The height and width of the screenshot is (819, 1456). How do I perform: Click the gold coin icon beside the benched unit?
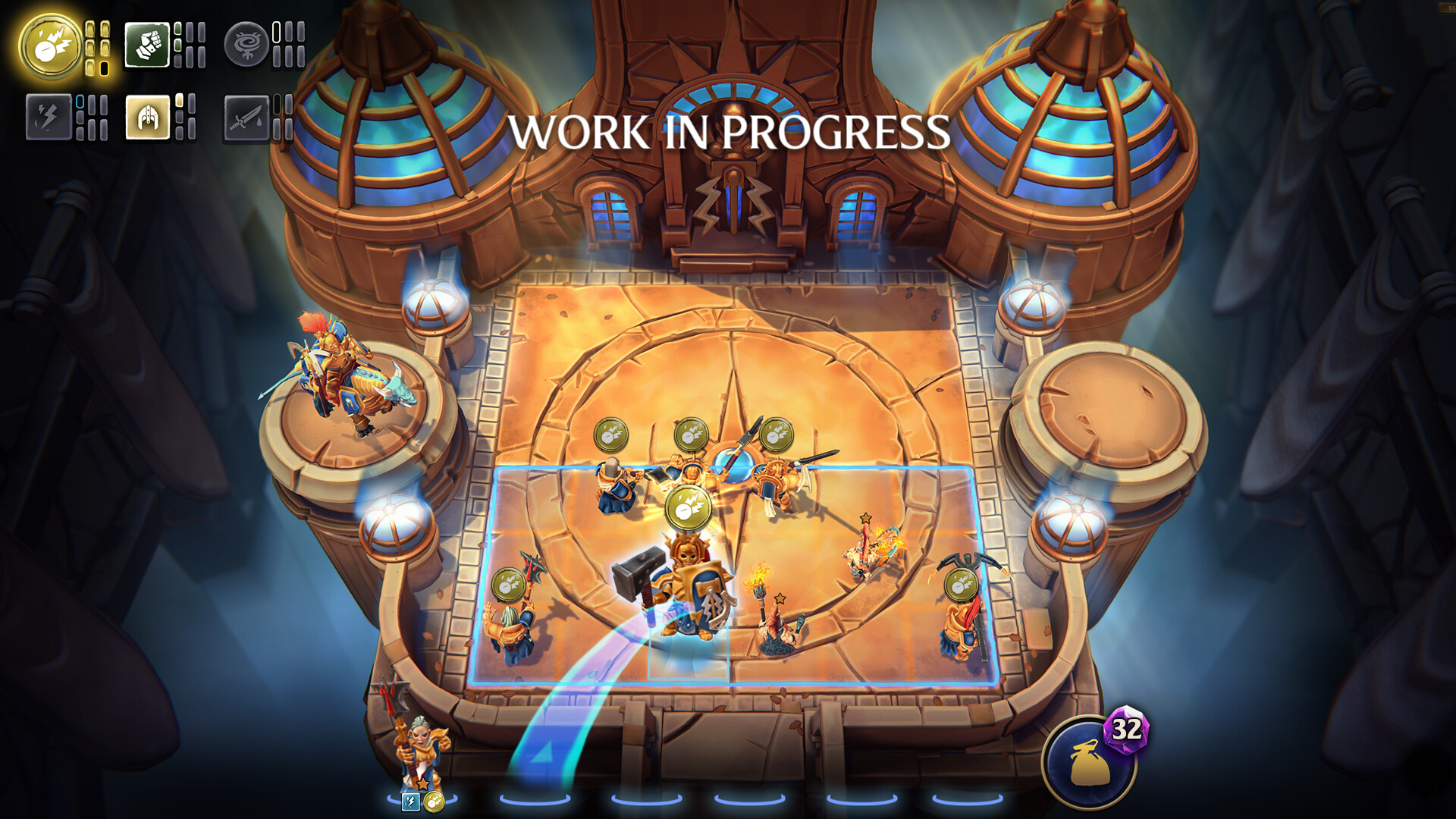point(434,801)
